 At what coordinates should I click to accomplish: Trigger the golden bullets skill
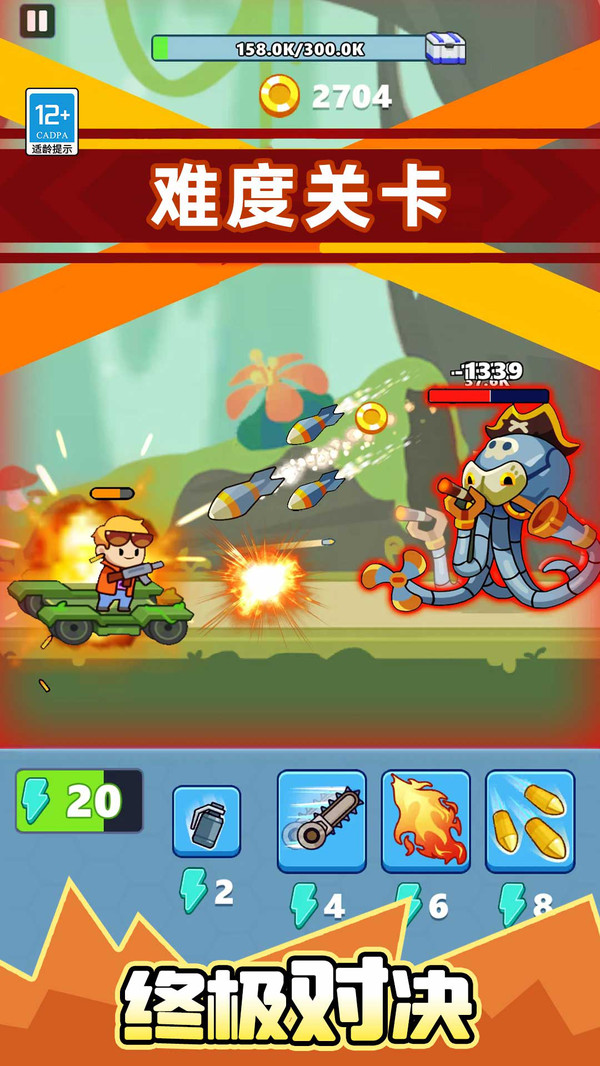point(530,821)
